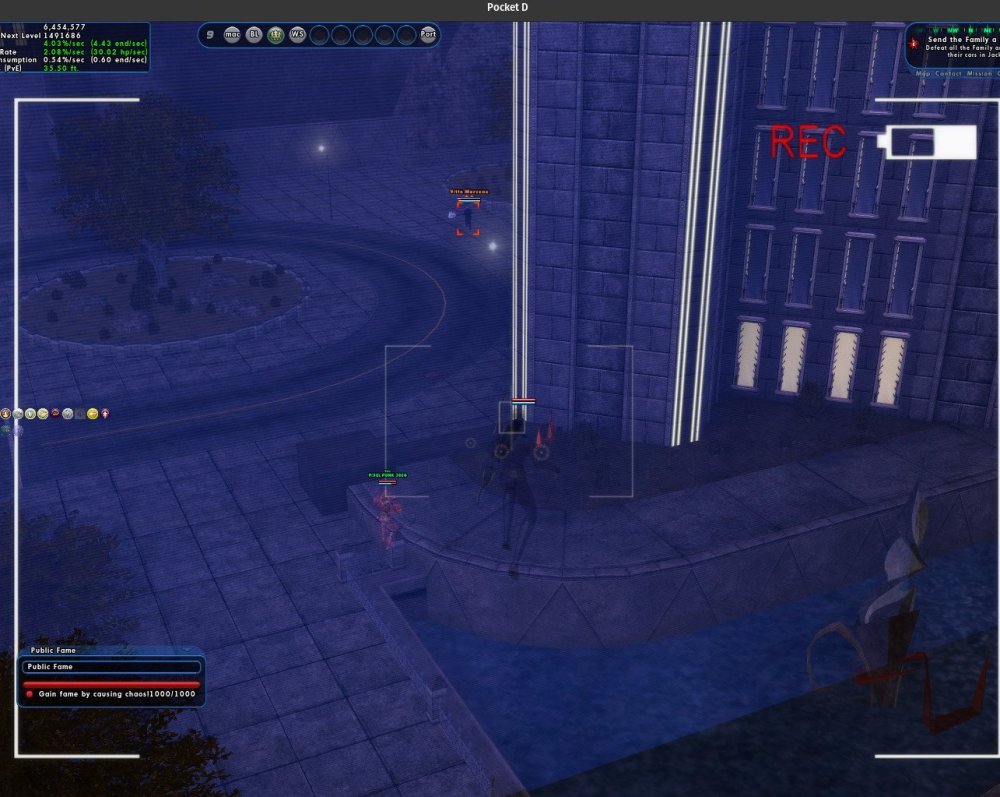
Task: Click the pink up-arrow buff icon
Action: [105, 413]
